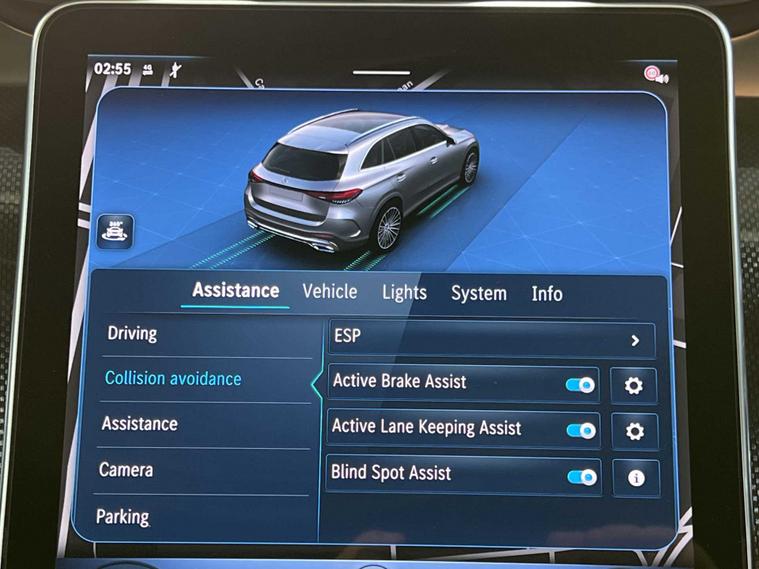Viewport: 759px width, 569px height.
Task: Turn off Active Lane Keeping Assist
Action: (x=581, y=430)
